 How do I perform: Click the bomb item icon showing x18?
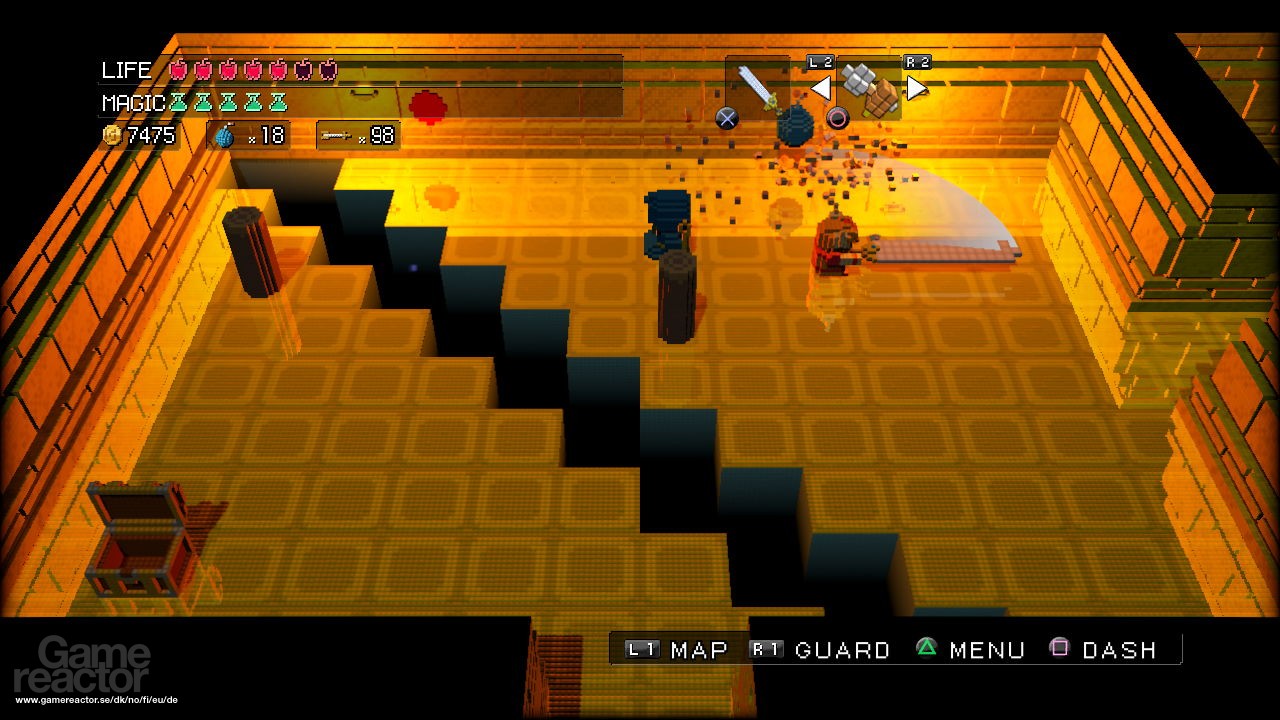click(x=224, y=134)
